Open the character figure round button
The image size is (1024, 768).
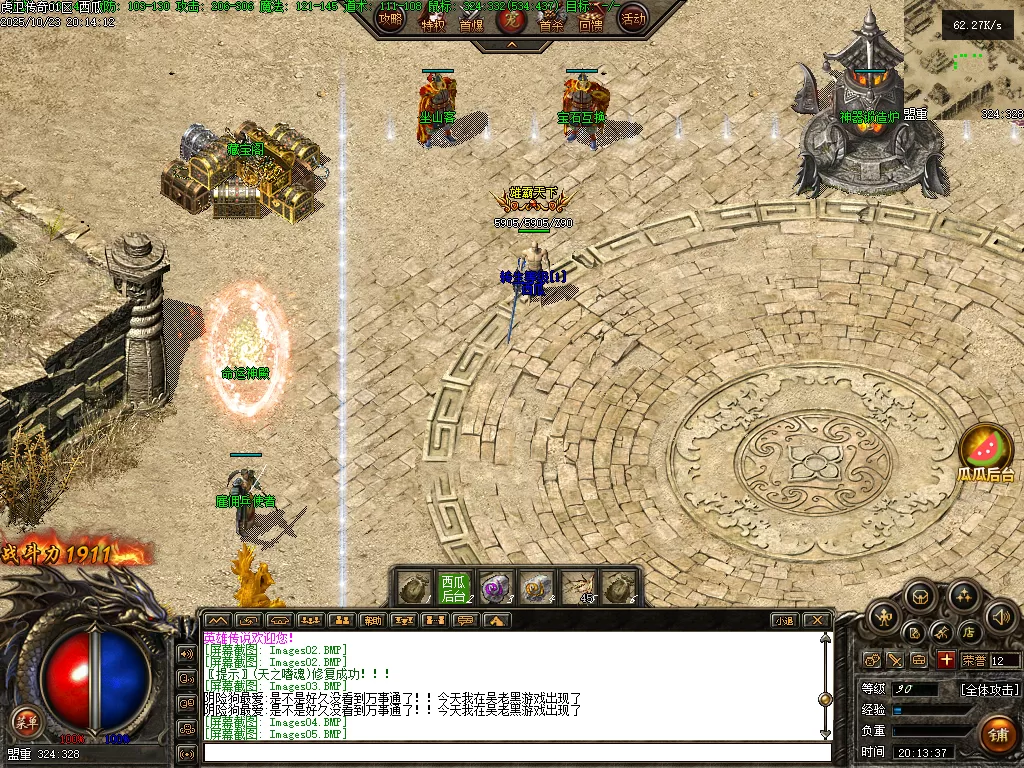click(x=883, y=617)
